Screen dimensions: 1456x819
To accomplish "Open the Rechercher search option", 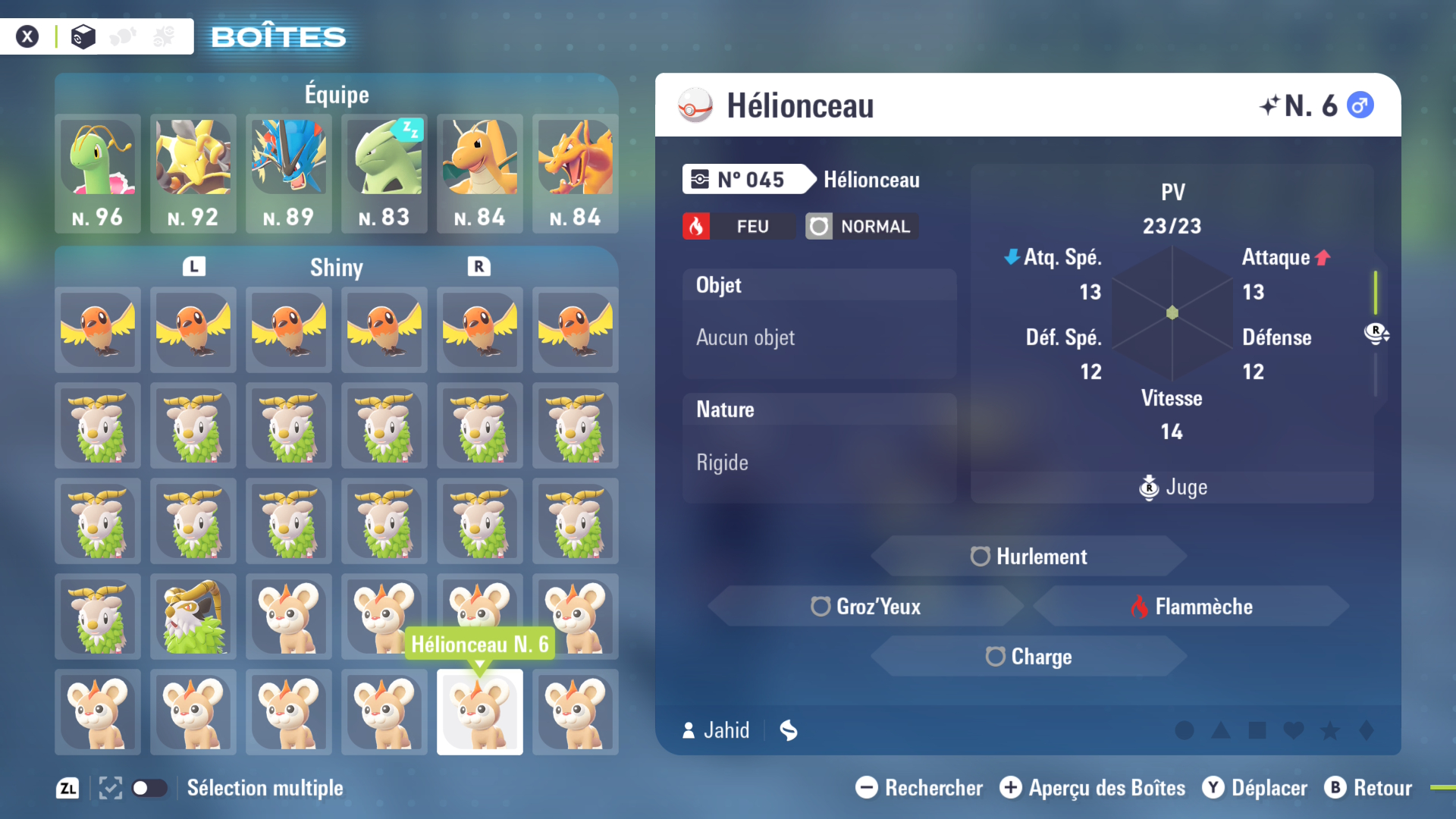I will coord(919,788).
